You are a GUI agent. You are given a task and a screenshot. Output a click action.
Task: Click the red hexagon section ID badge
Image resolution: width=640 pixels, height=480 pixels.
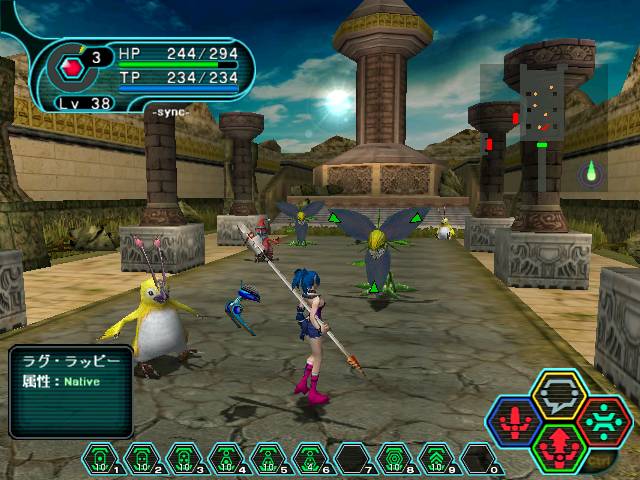click(72, 68)
